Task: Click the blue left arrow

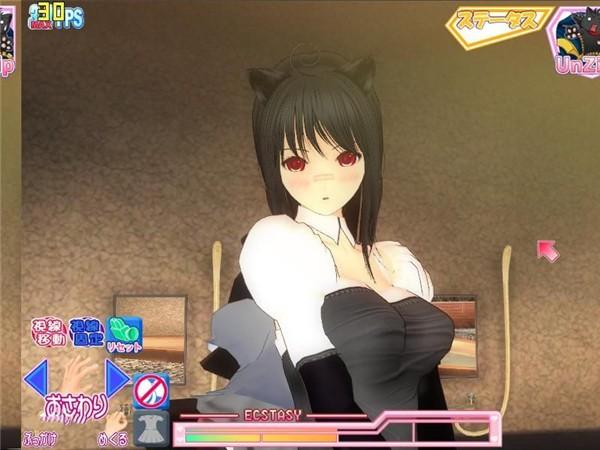Action: pyautogui.click(x=36, y=378)
